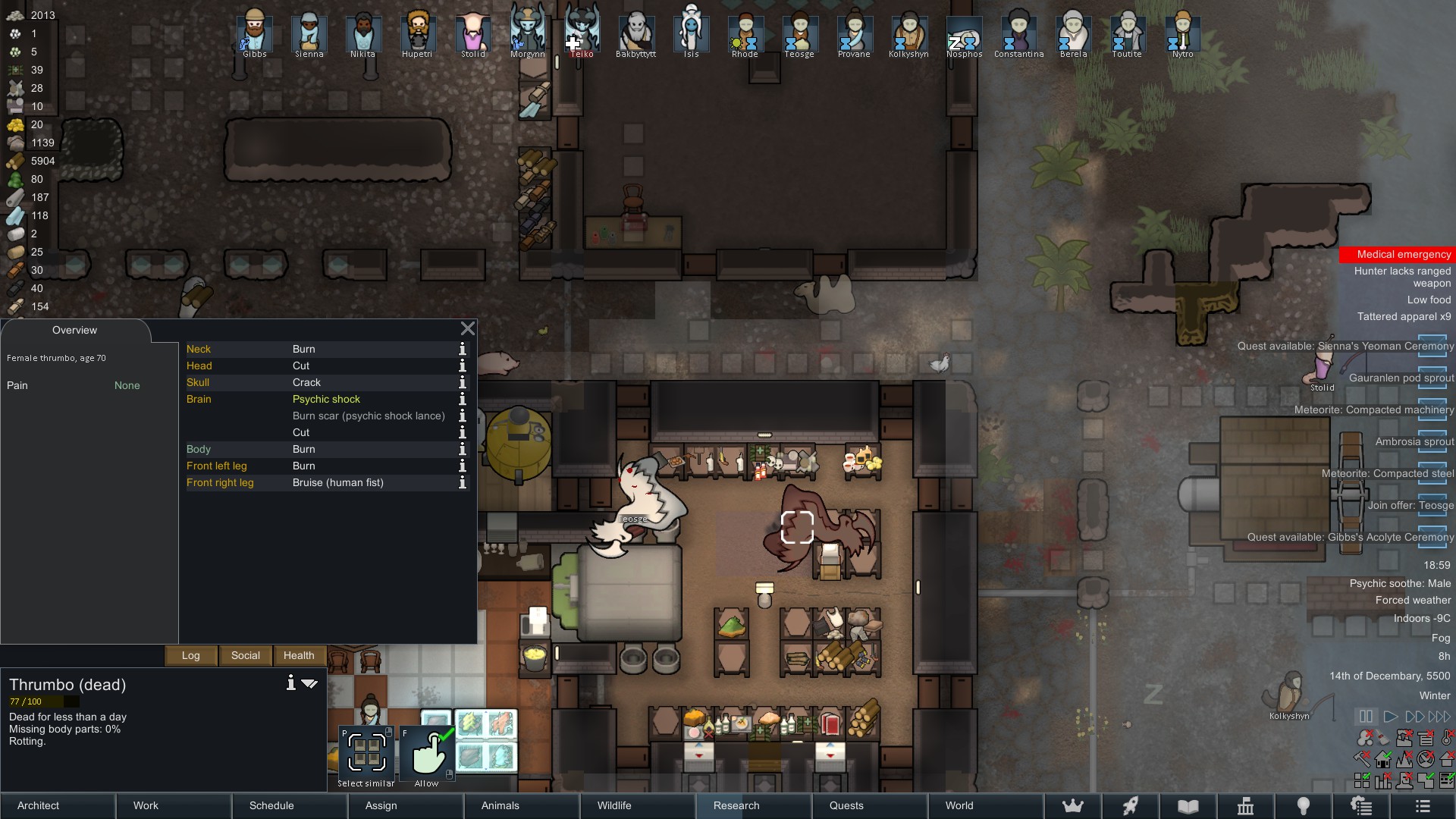This screenshot has width=1456, height=819.
Task: Click the Thrumbo health bar
Action: [42, 703]
